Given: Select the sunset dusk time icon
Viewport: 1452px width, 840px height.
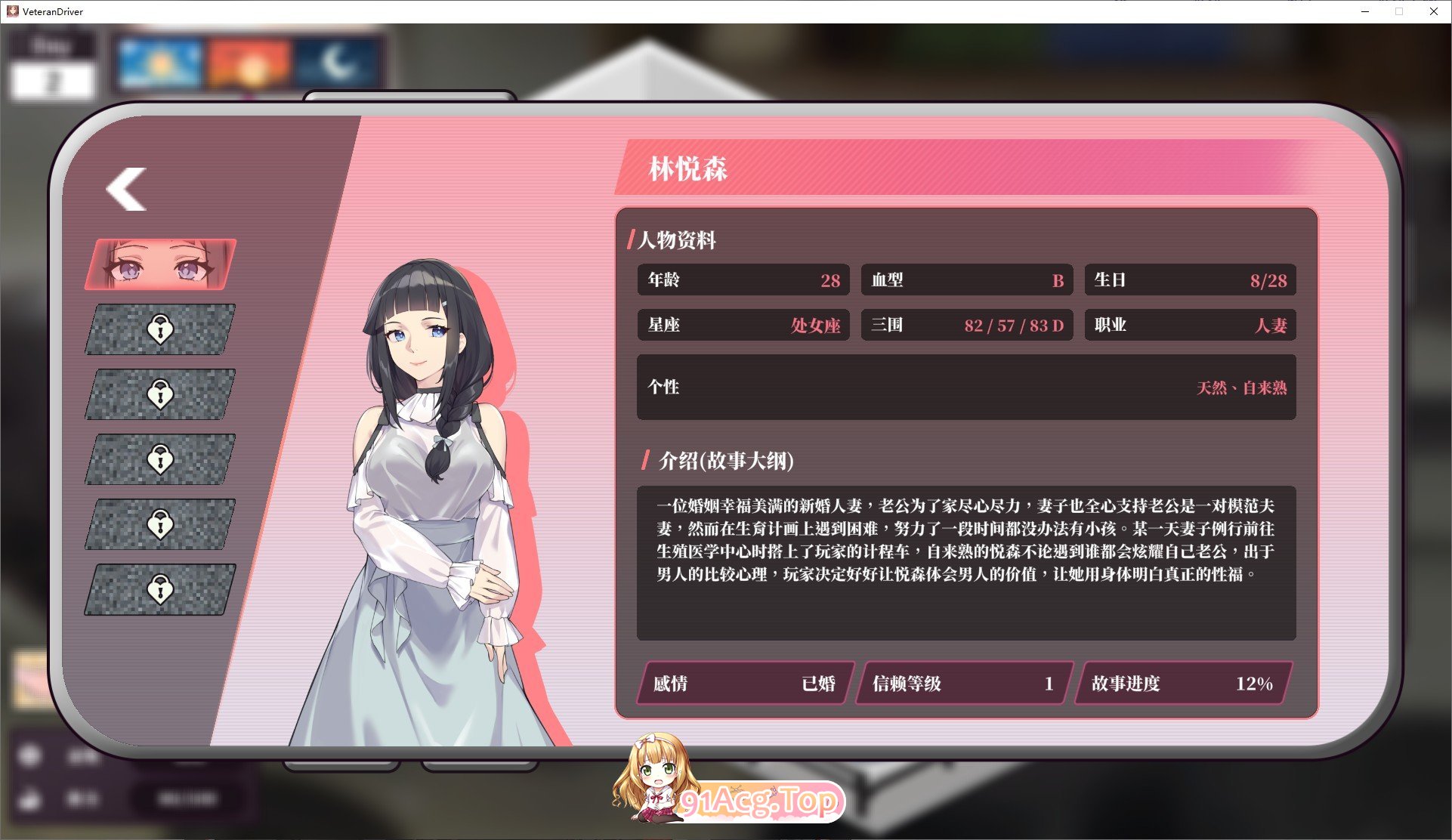Looking at the screenshot, I should click(x=250, y=66).
